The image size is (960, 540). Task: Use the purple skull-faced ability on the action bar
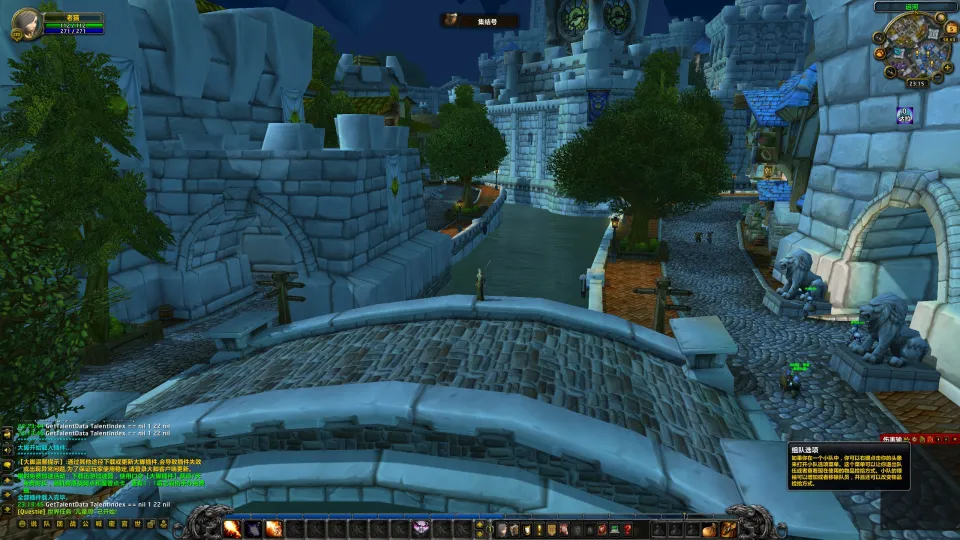(422, 528)
